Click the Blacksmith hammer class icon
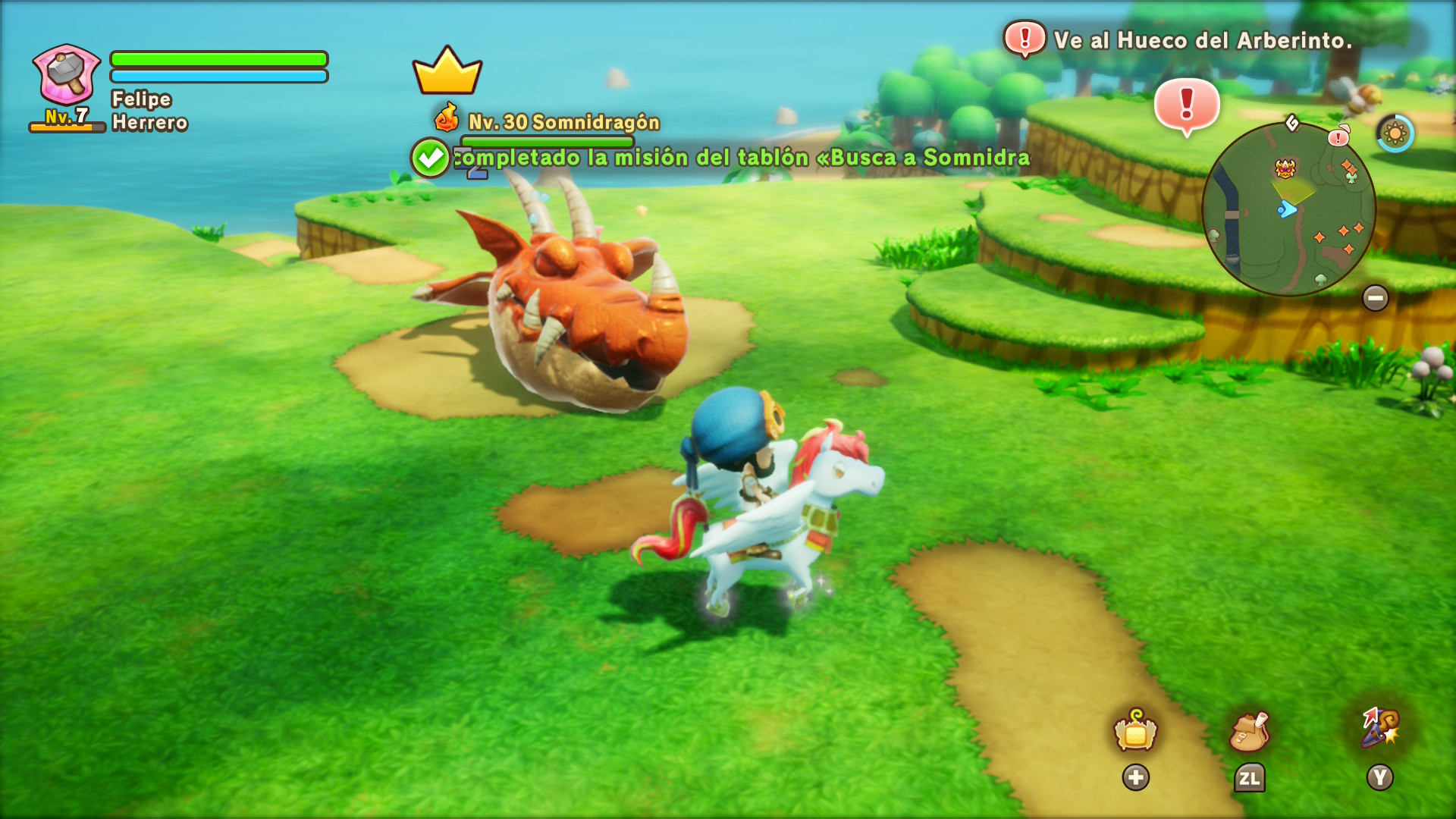This screenshot has height=819, width=1456. 67,74
